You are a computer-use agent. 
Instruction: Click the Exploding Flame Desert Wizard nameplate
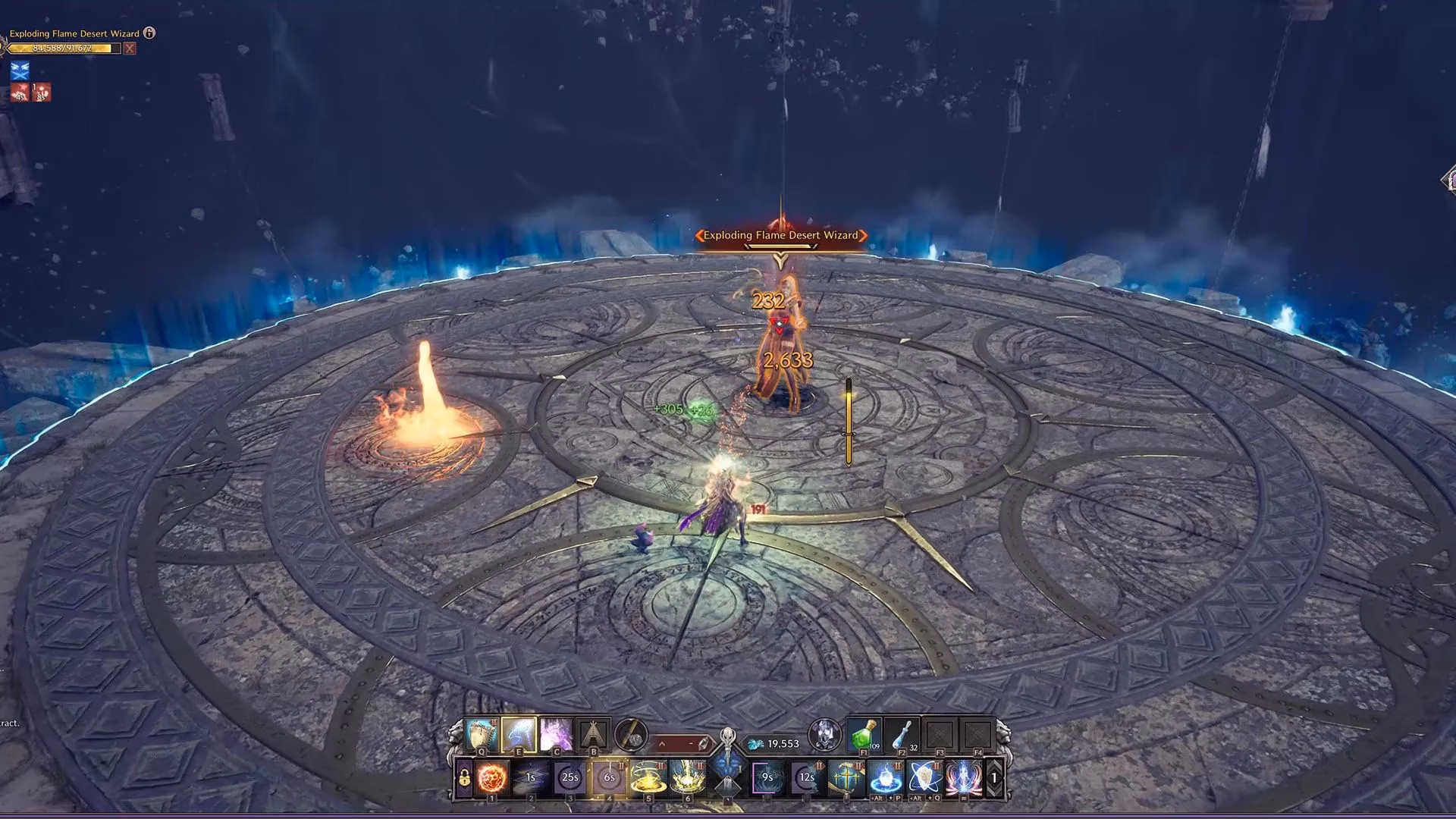tap(780, 235)
